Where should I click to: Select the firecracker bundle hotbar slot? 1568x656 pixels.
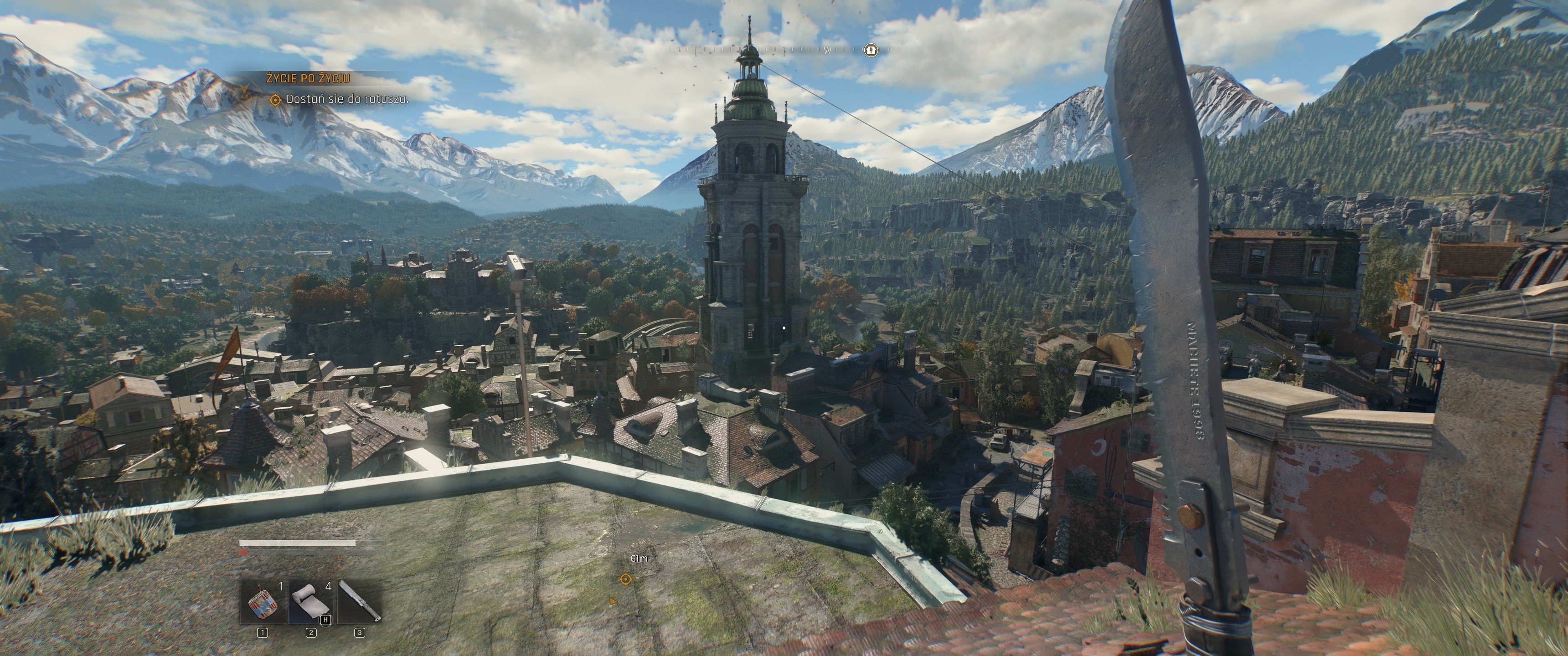coord(263,601)
